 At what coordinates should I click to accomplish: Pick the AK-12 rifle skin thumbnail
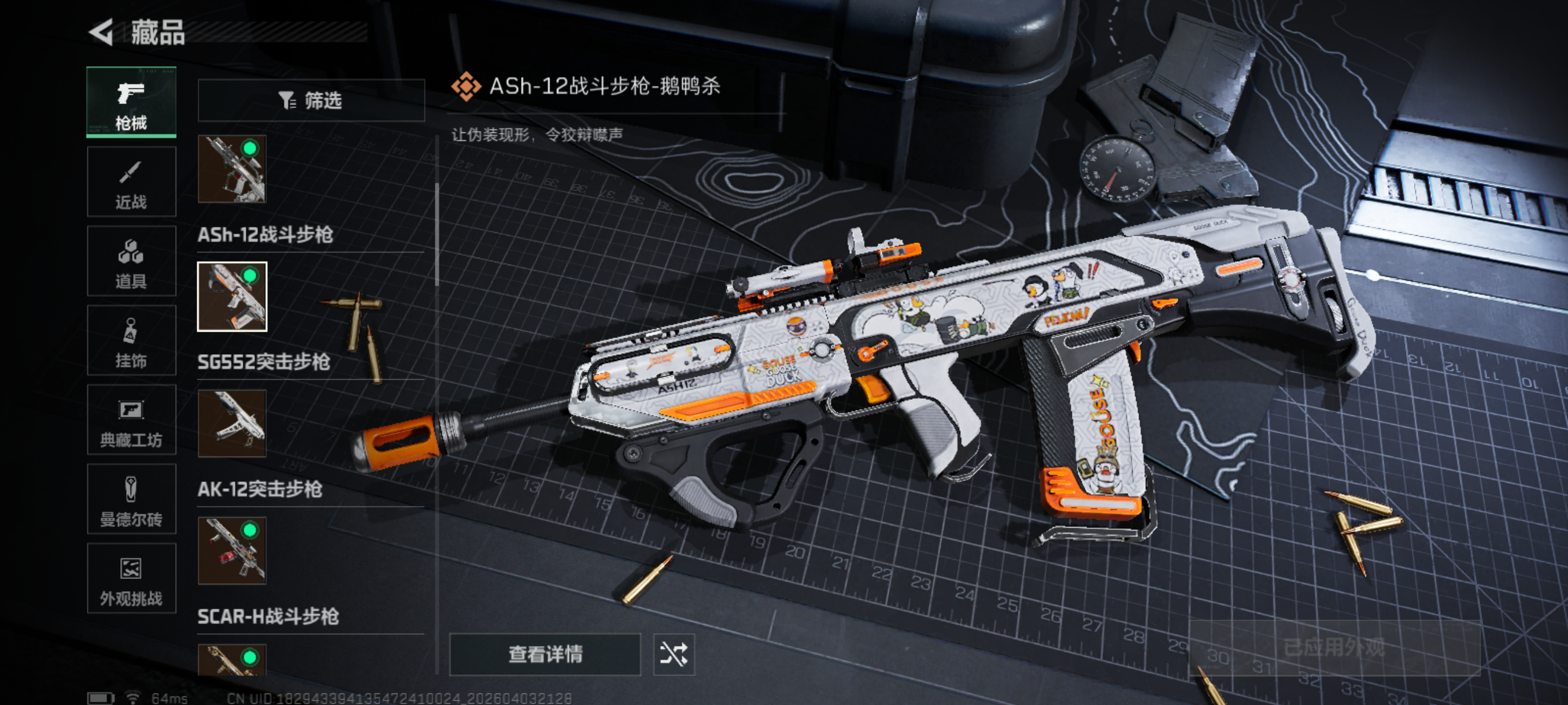click(232, 551)
